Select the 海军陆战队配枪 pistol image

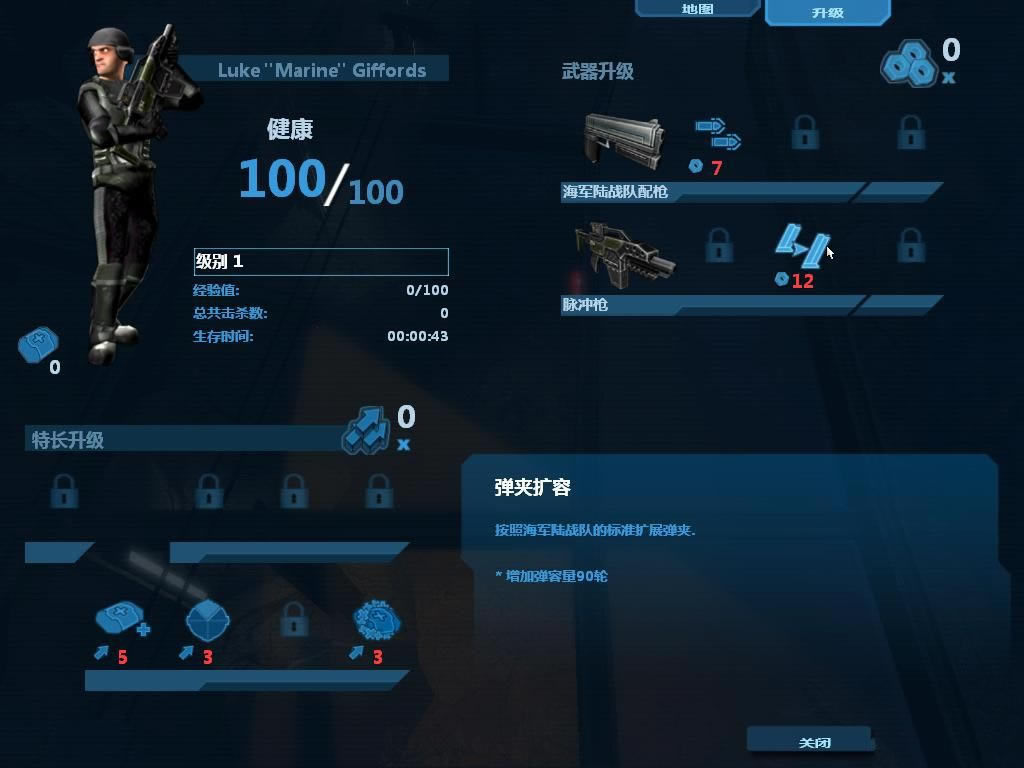coord(624,140)
